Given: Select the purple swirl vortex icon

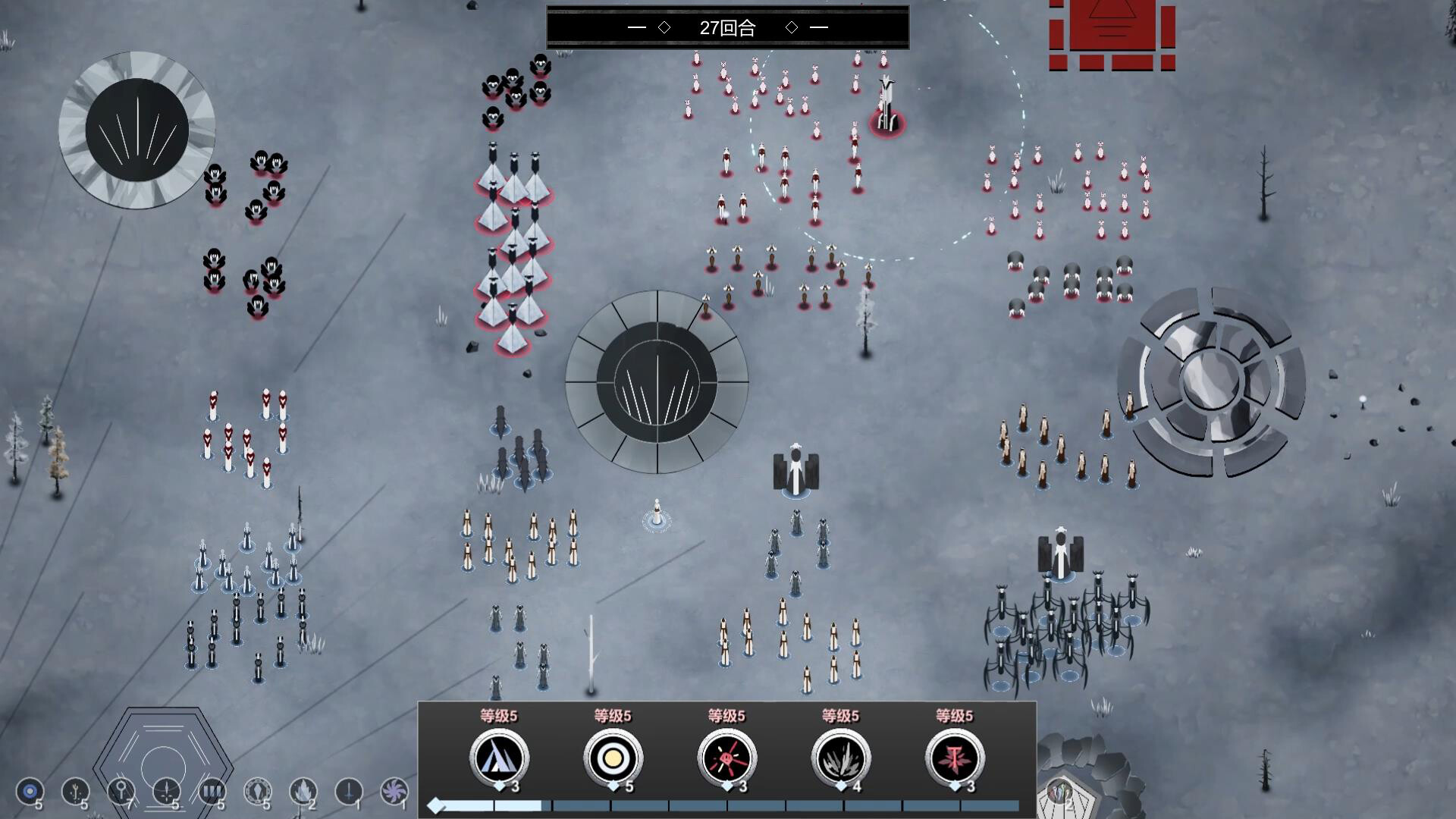Looking at the screenshot, I should pyautogui.click(x=394, y=792).
